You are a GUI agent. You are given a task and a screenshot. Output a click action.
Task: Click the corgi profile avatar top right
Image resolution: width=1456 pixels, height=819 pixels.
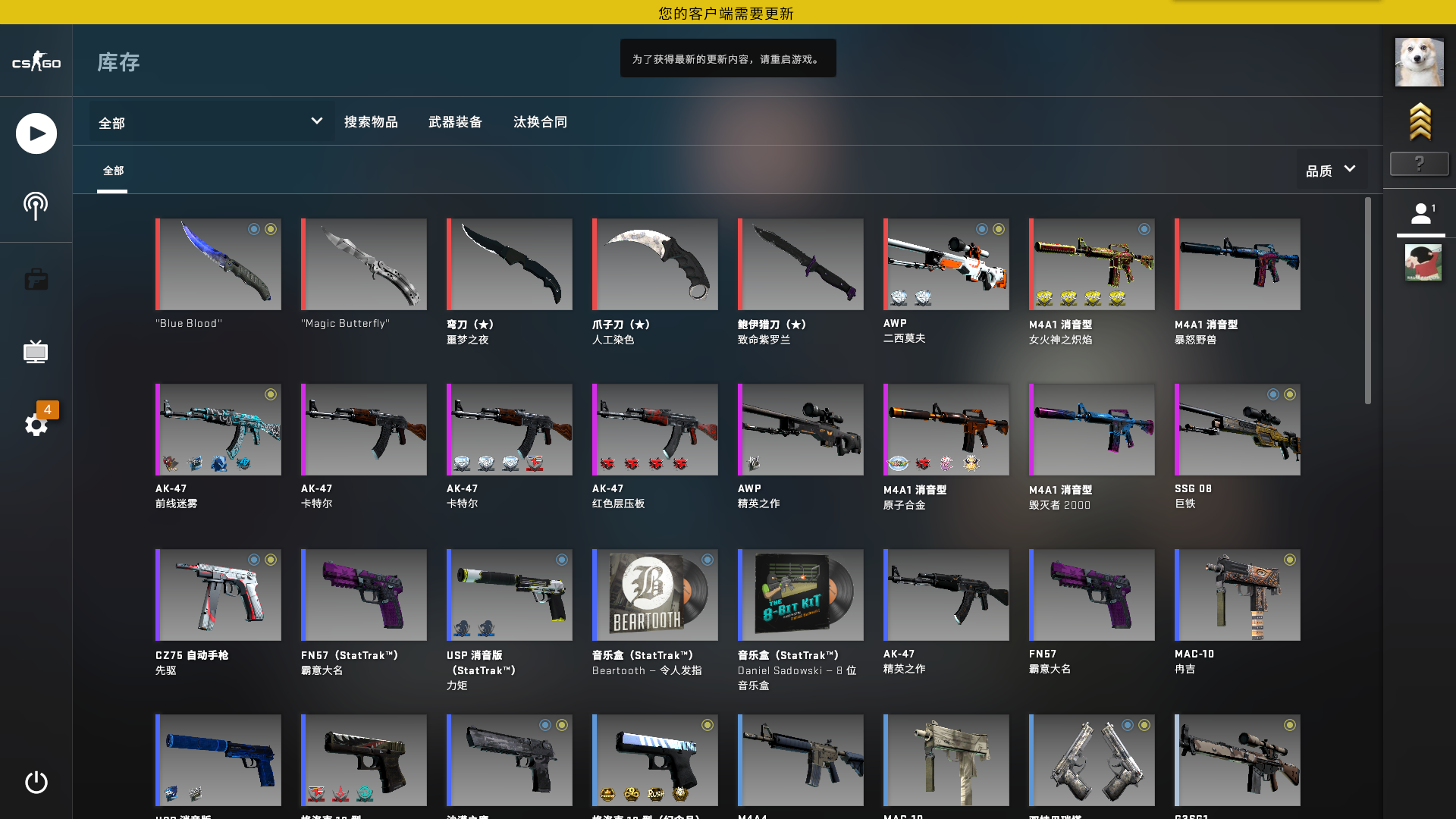coord(1420,61)
